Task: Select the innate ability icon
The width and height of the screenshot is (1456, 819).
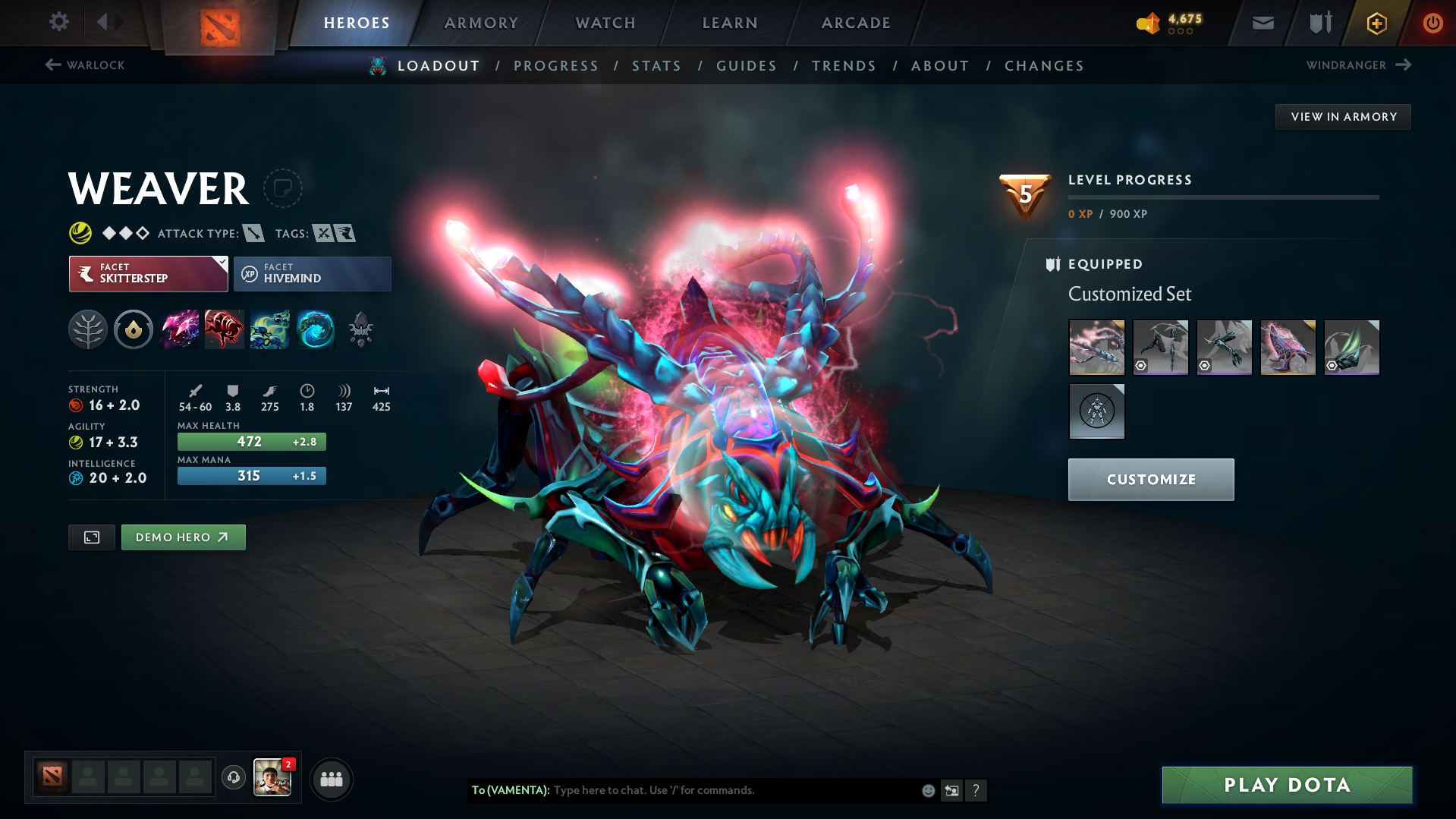Action: [x=134, y=329]
